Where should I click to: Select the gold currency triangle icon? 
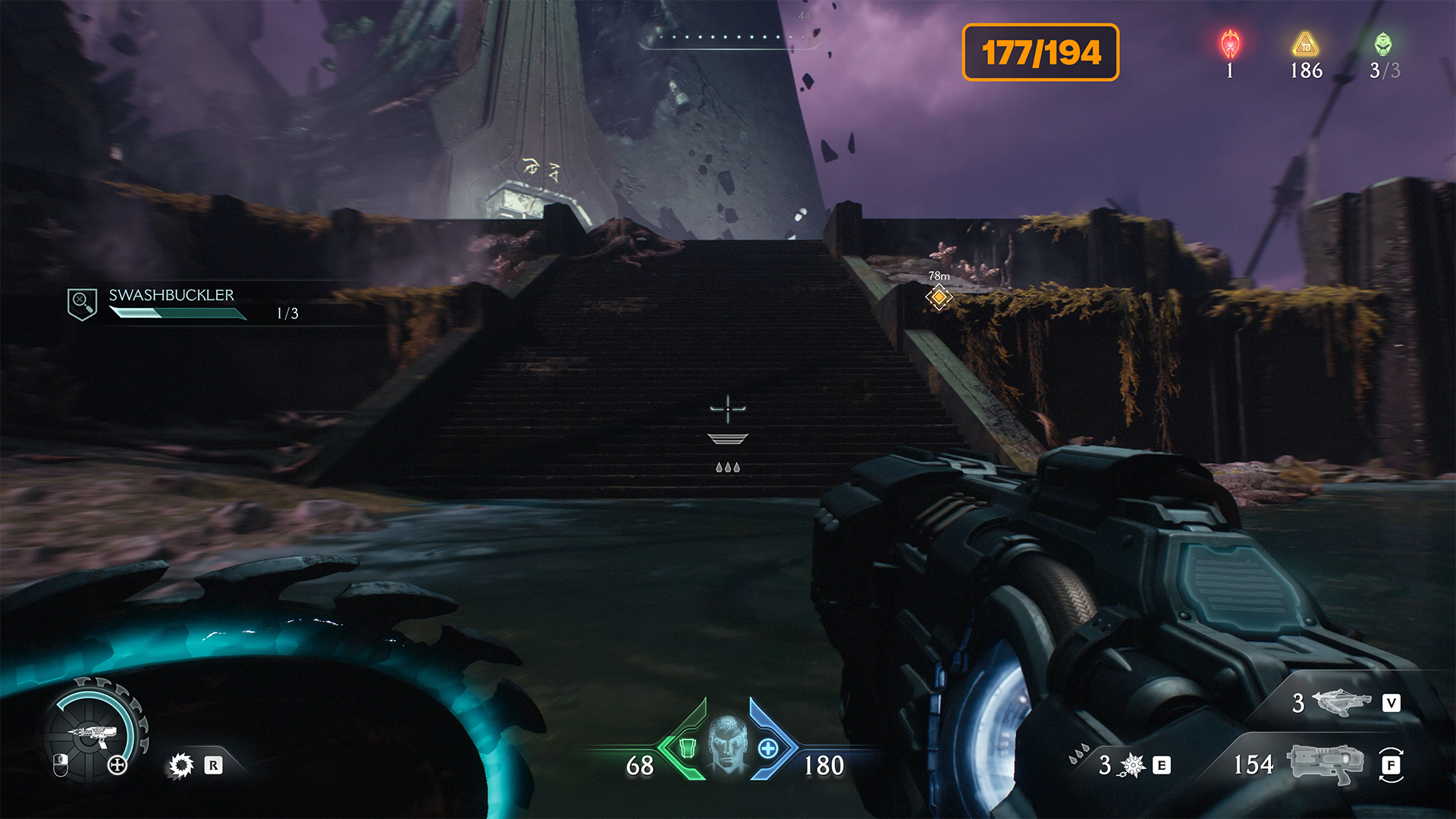[x=1305, y=45]
